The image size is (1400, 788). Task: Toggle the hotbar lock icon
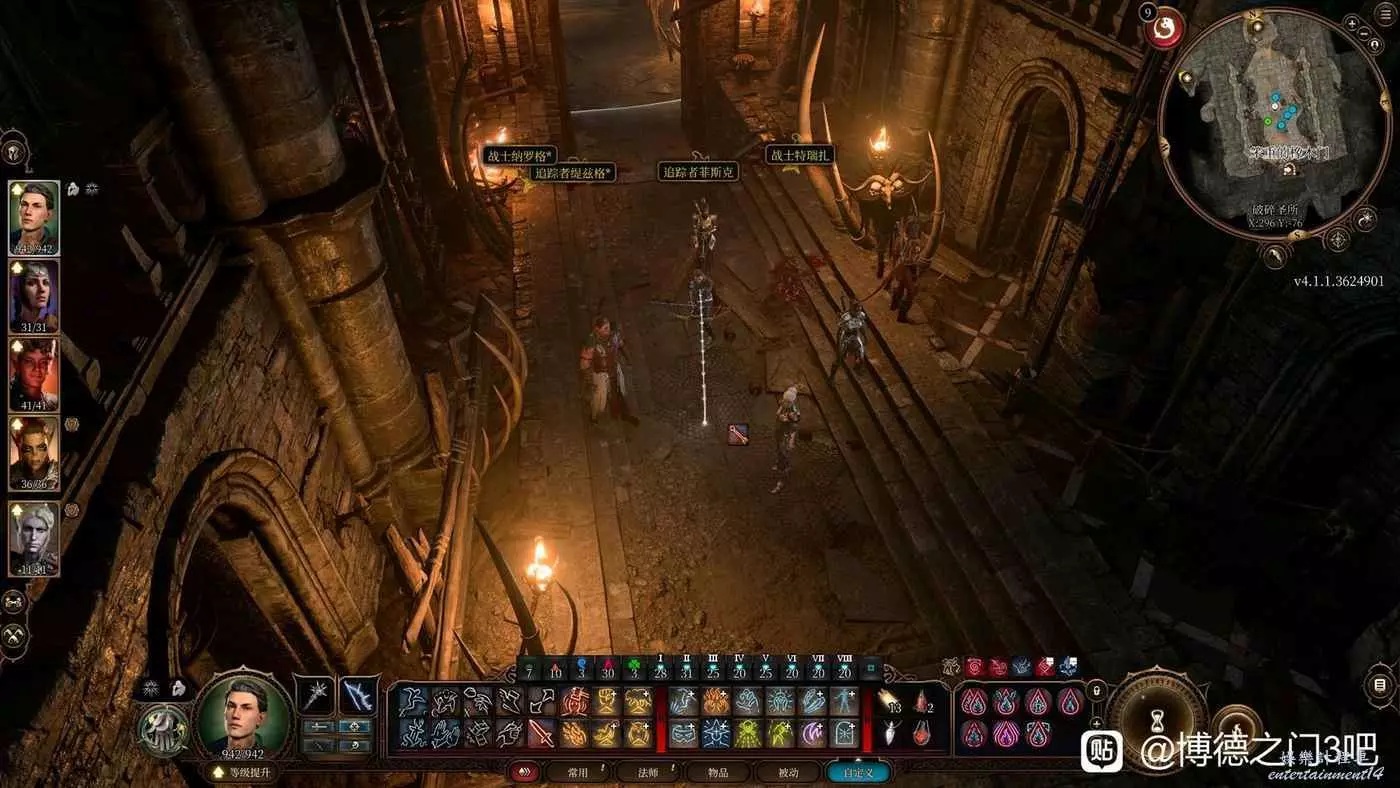click(1097, 689)
